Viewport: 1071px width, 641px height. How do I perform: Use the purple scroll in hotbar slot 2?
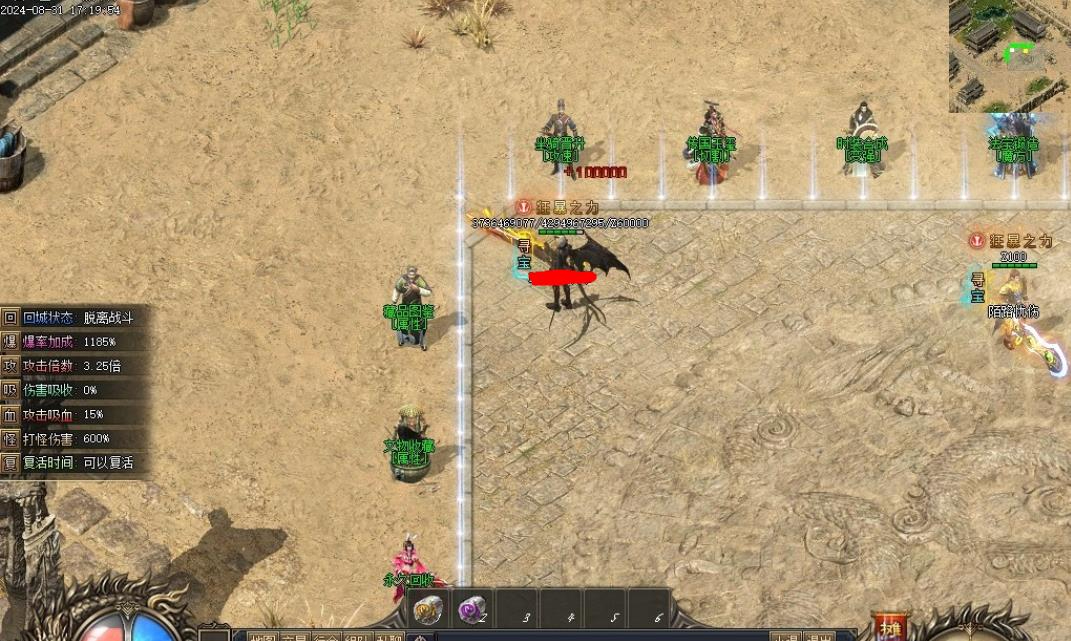click(x=471, y=608)
